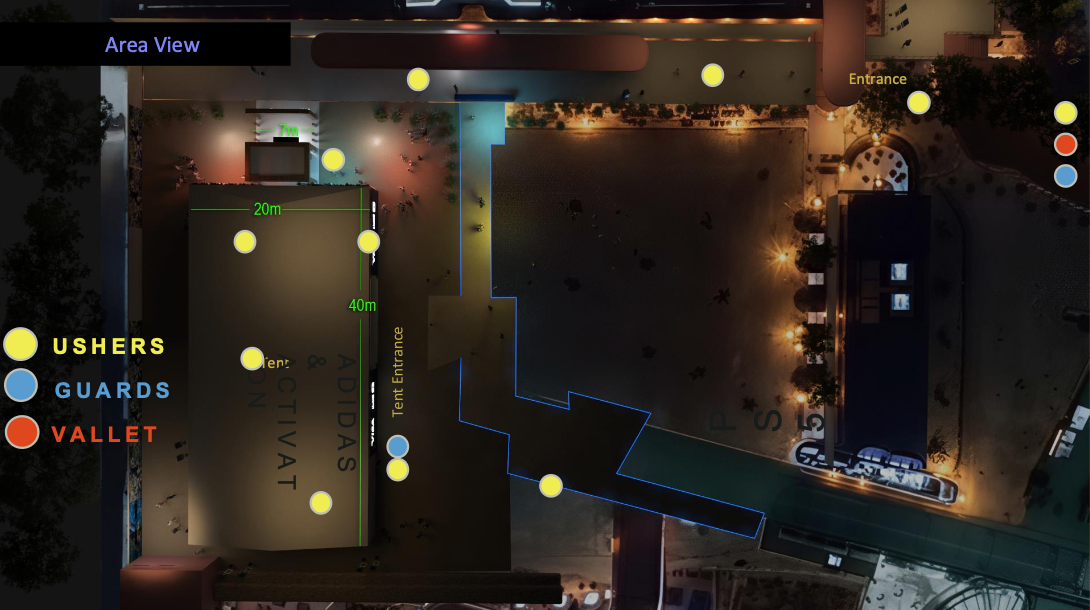
Task: Select the blue guard marker at Tent Entrance
Action: 398,446
